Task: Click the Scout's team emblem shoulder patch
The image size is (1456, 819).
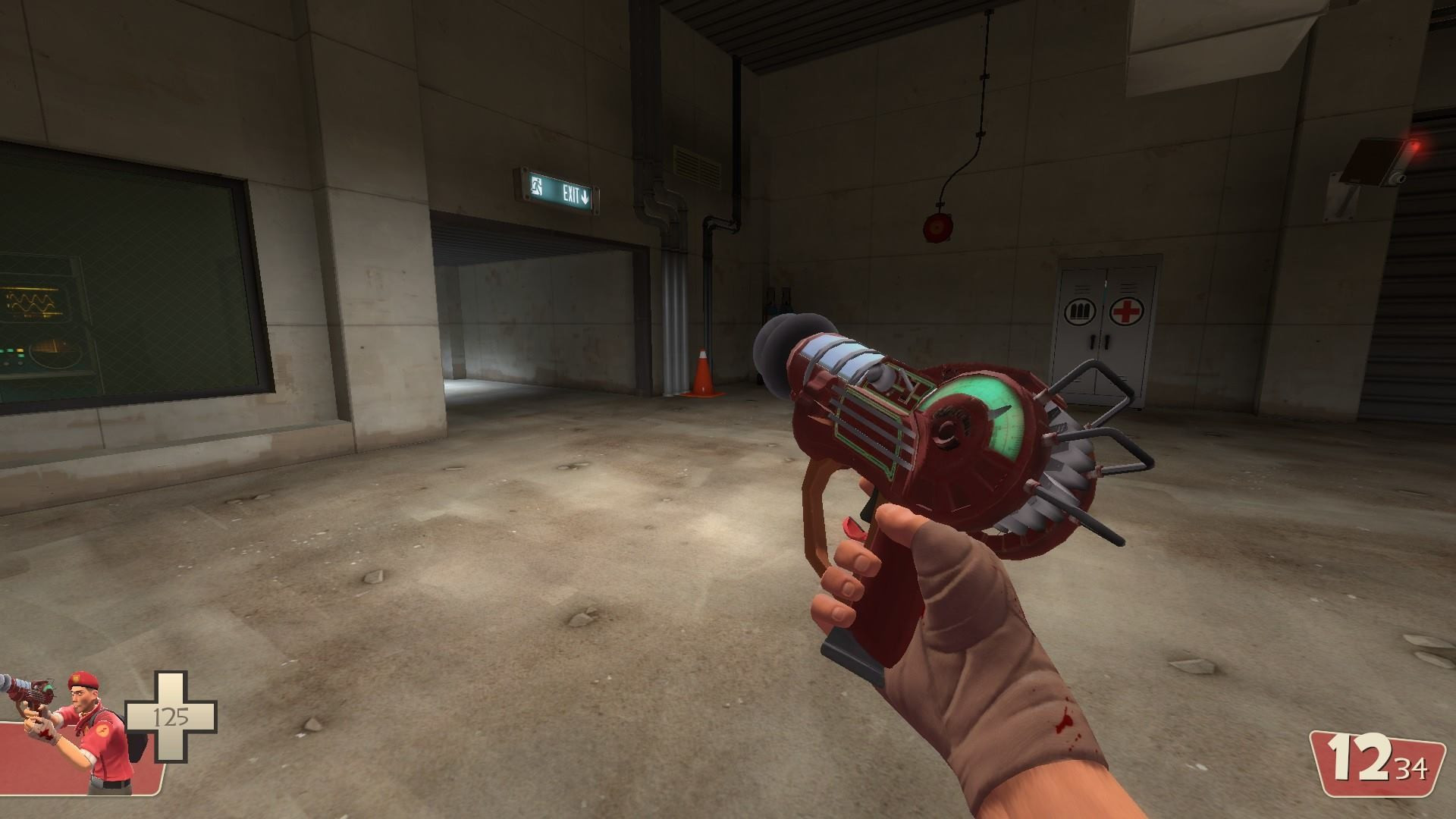Action: click(104, 730)
